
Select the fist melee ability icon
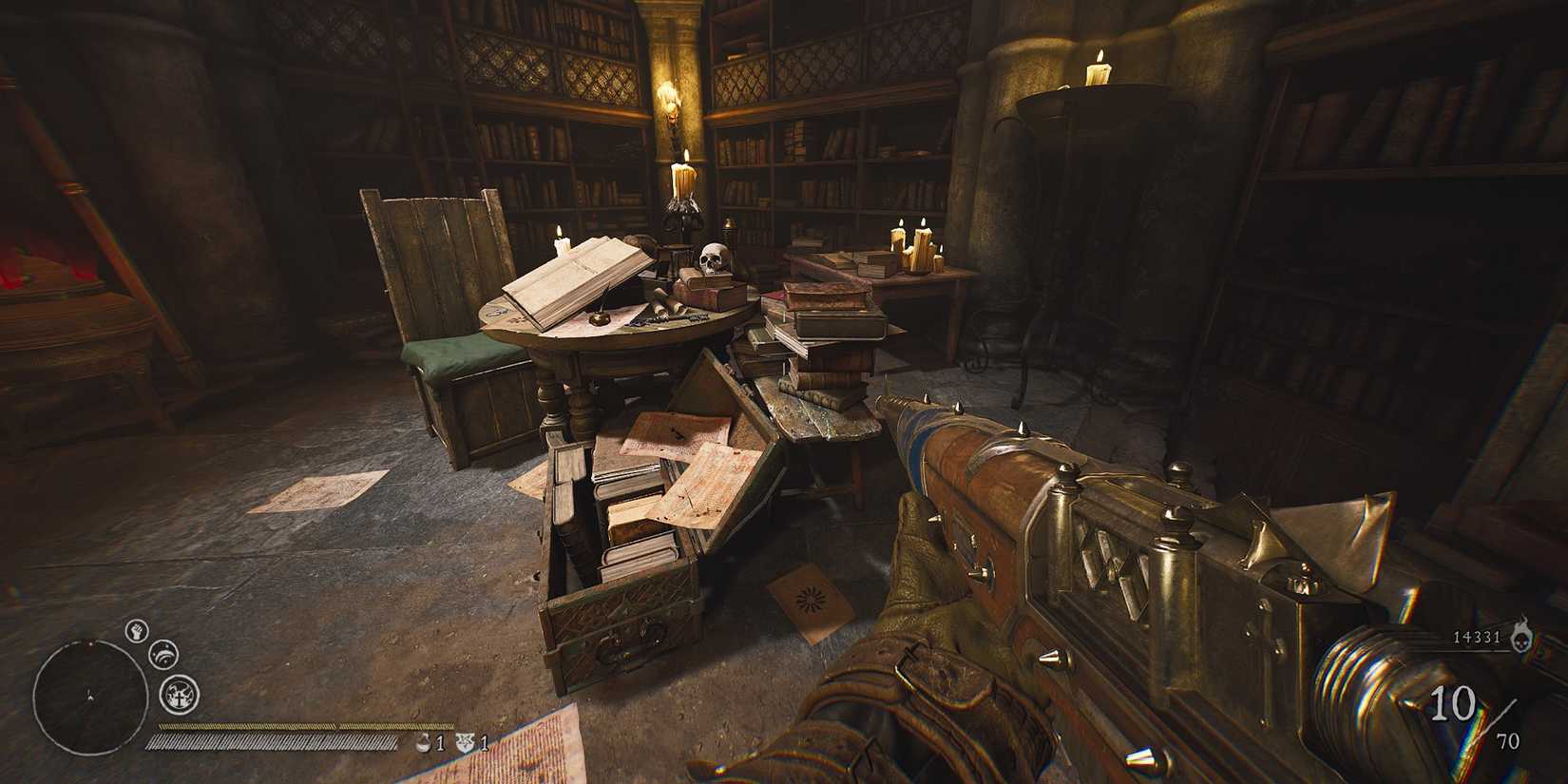(137, 632)
